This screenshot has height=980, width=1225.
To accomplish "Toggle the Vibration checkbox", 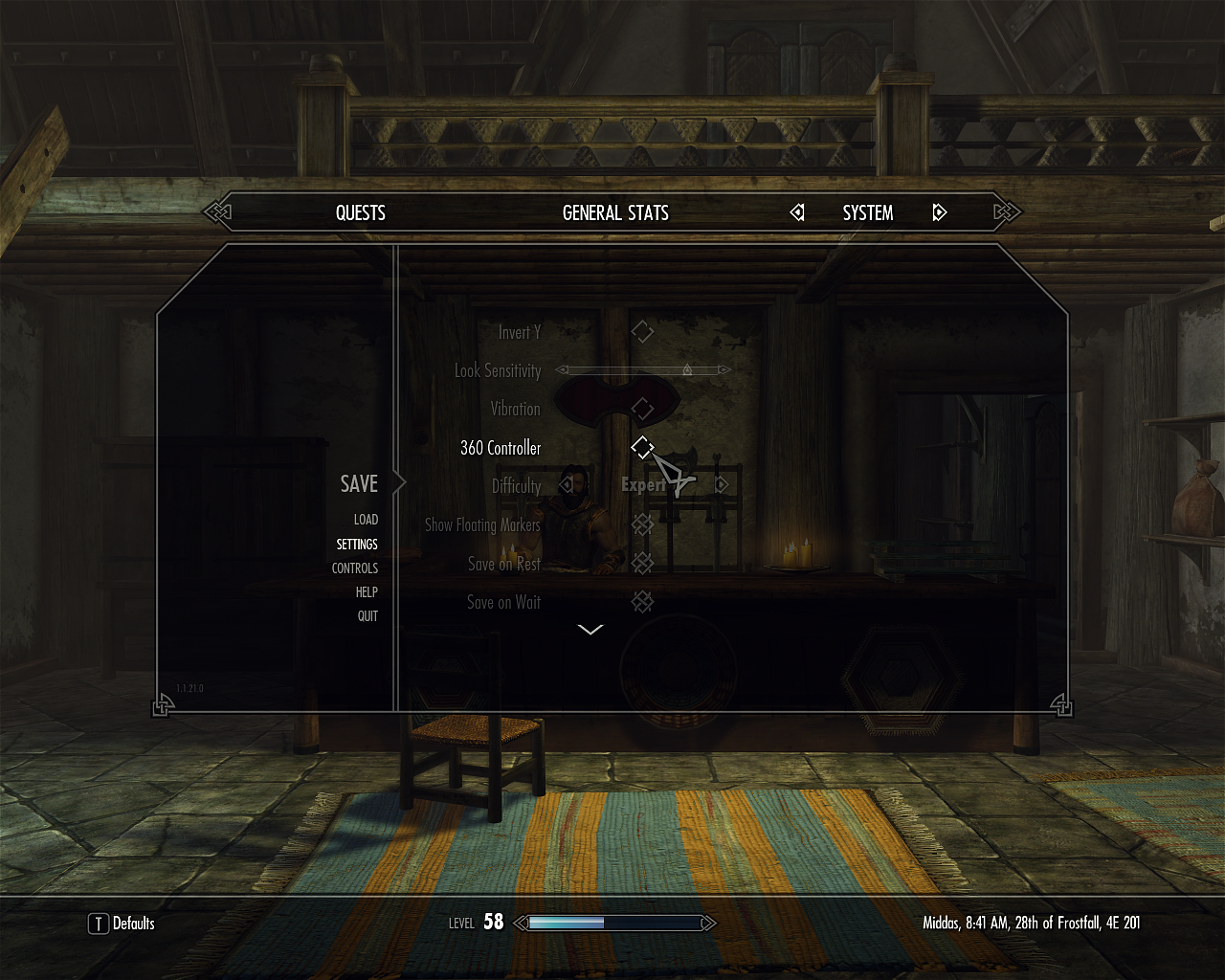I will click(642, 409).
